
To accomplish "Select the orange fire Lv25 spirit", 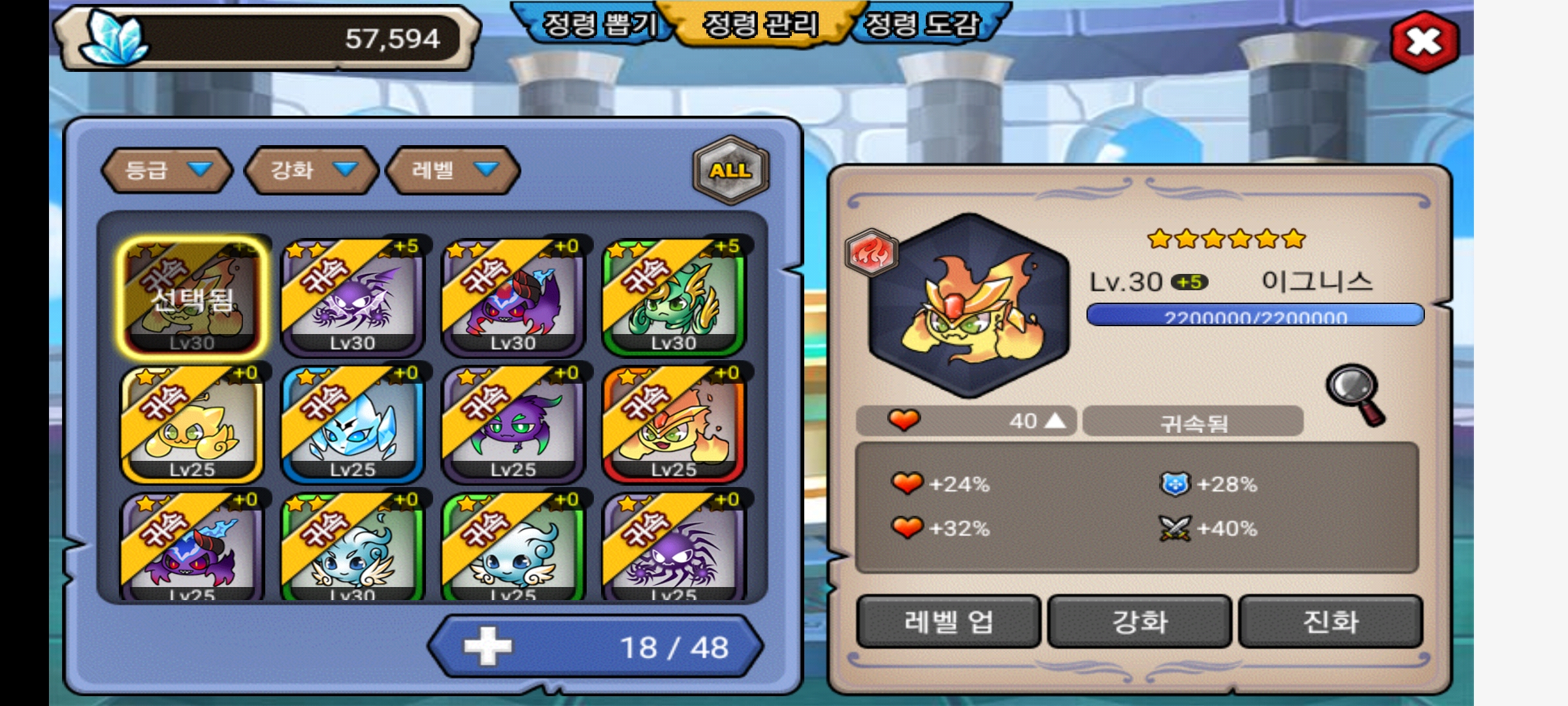I will (x=674, y=424).
